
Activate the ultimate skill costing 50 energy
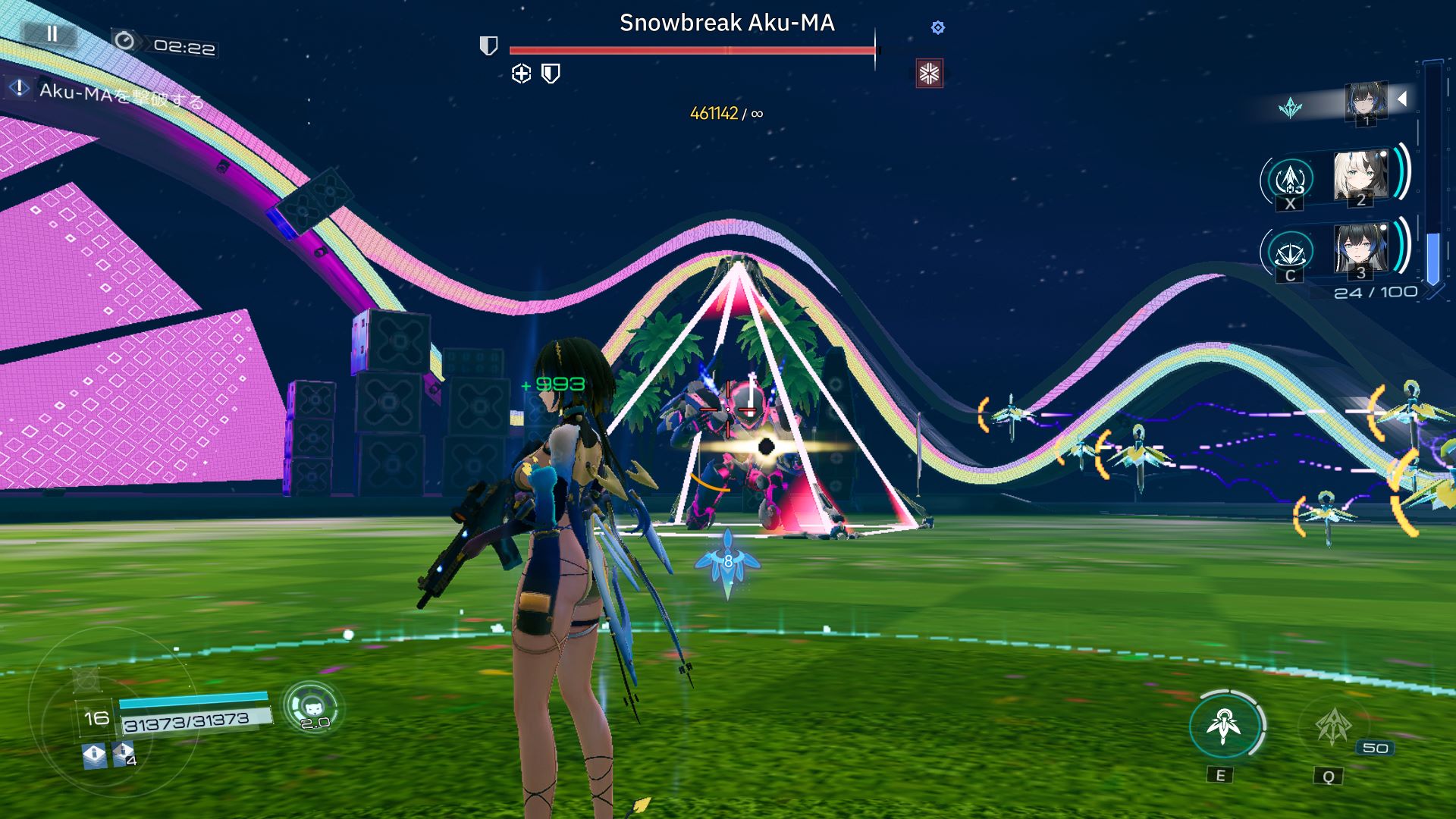(1332, 726)
